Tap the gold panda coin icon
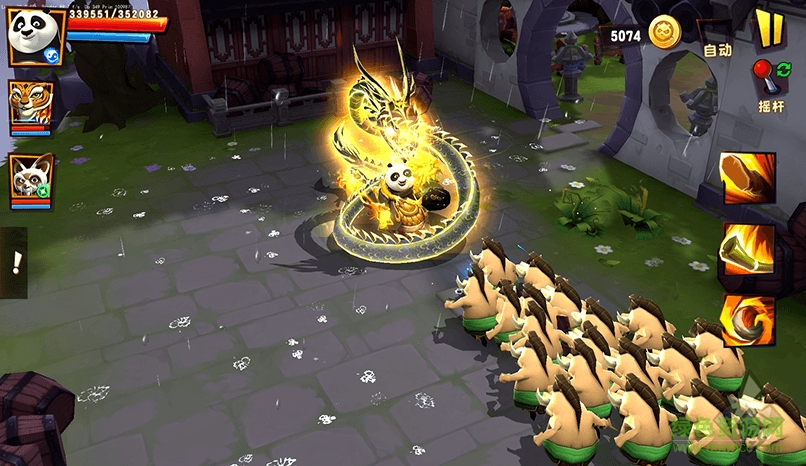Screen dimensions: 806x466 tap(664, 33)
